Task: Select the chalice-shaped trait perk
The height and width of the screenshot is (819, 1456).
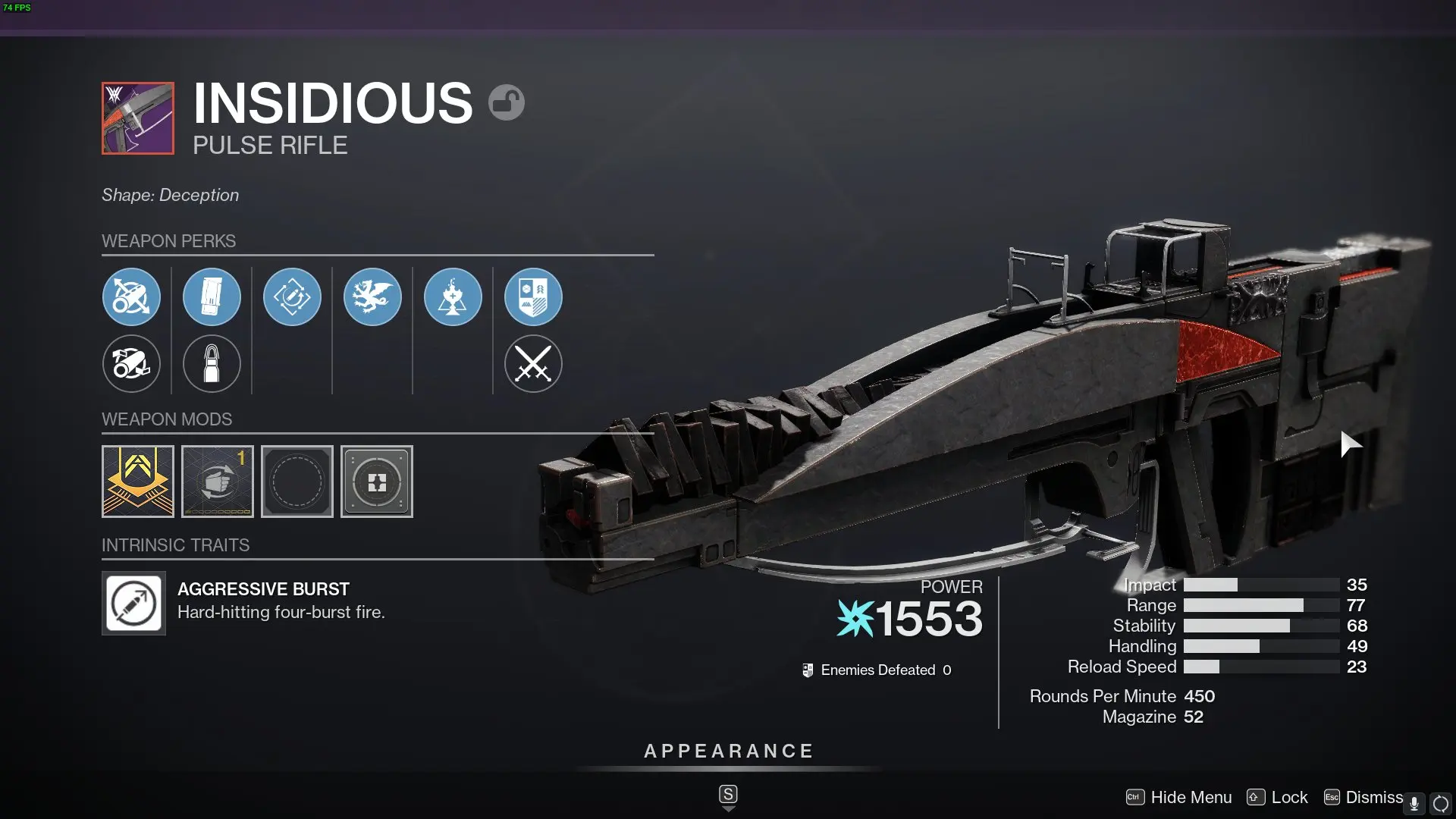Action: point(453,297)
